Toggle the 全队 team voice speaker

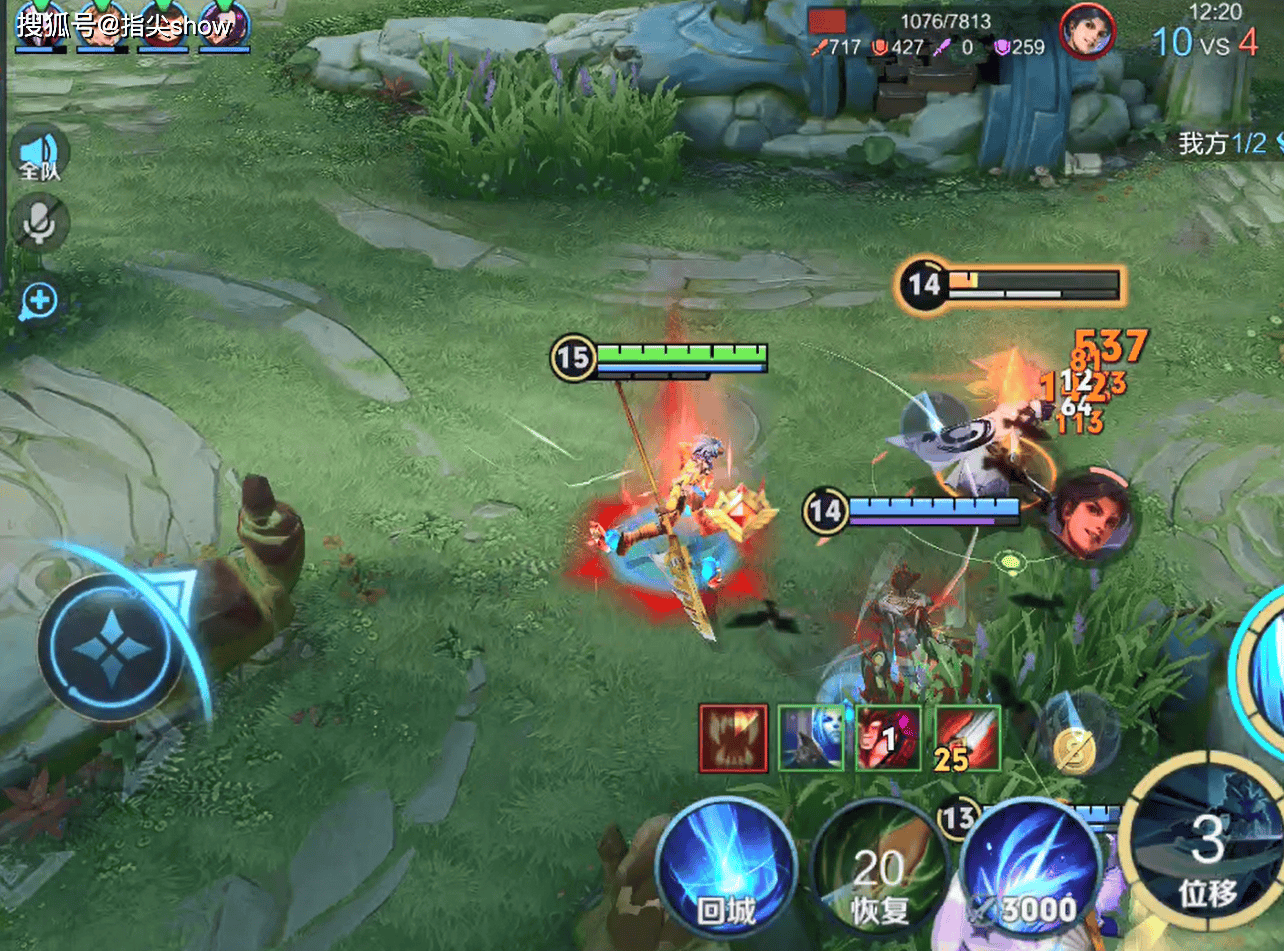(40, 154)
